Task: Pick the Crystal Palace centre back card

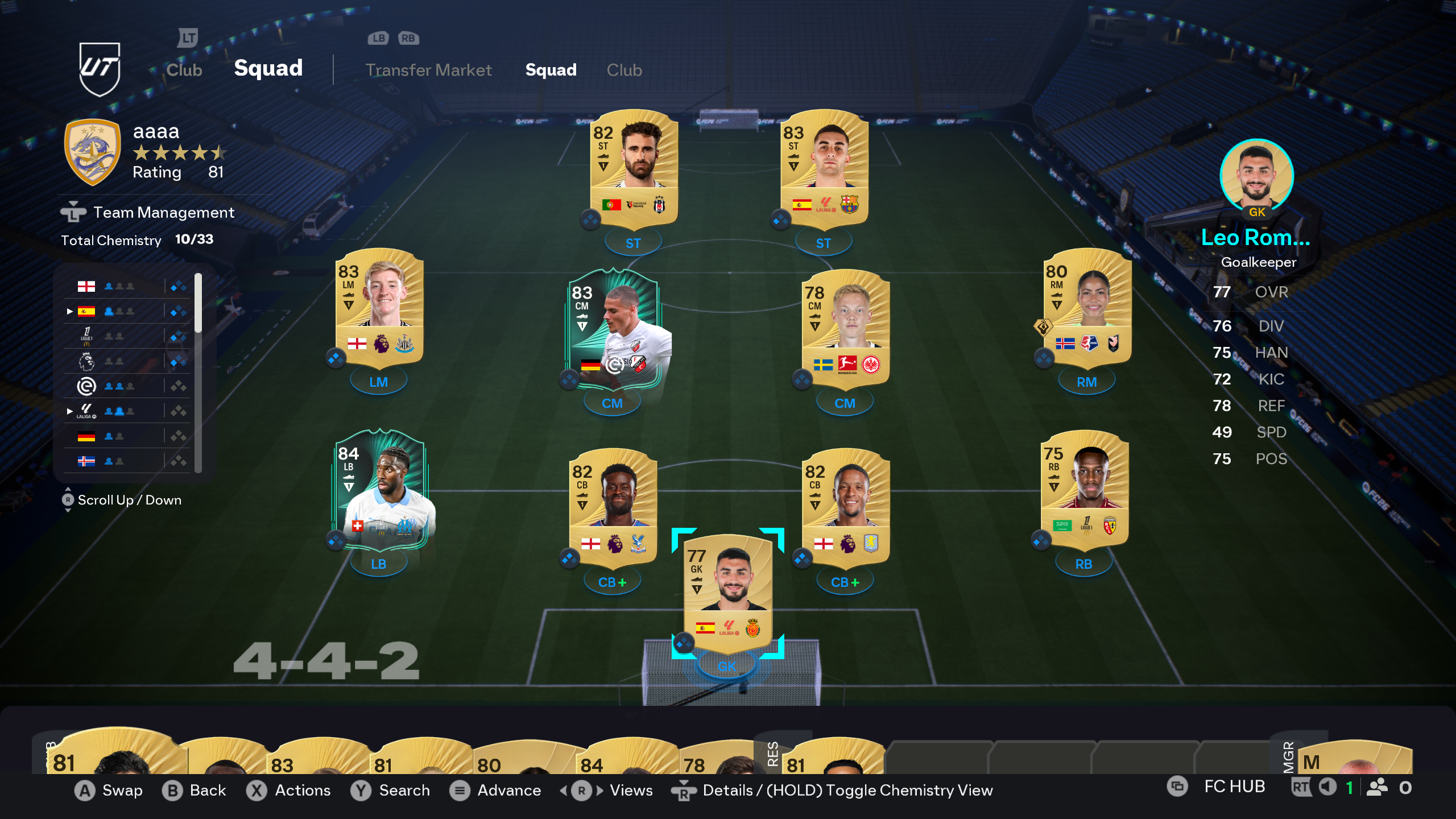Action: pos(613,507)
